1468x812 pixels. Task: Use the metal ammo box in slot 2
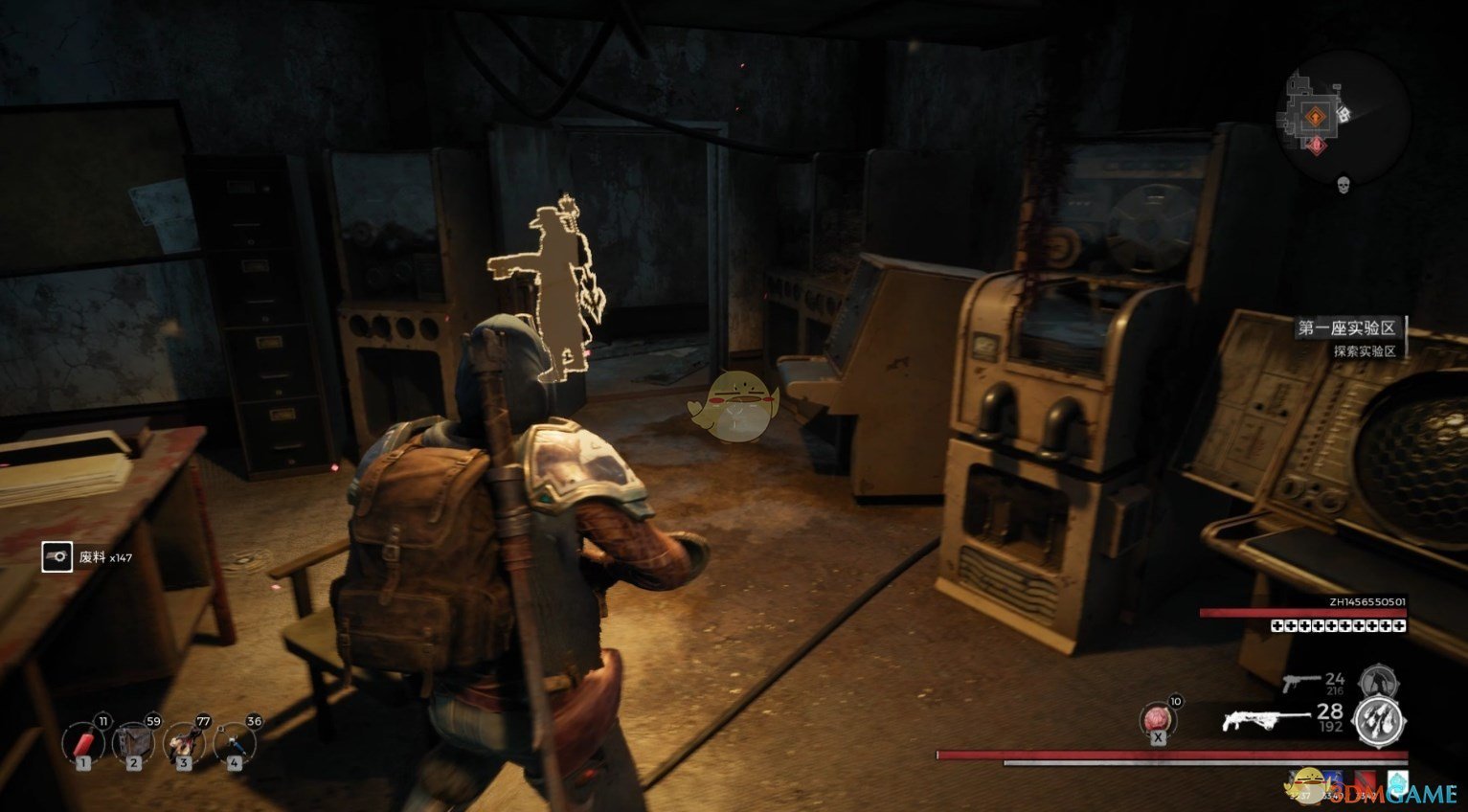click(133, 742)
